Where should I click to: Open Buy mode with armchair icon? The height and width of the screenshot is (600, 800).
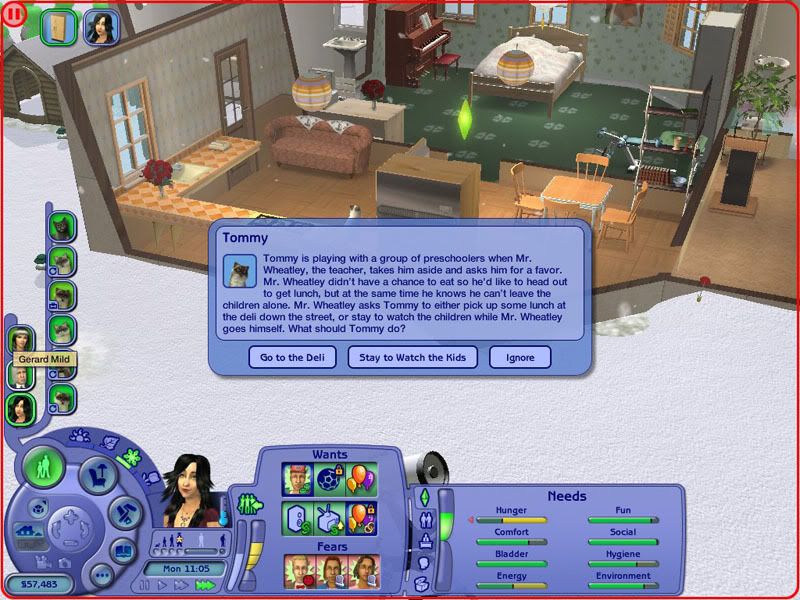click(x=98, y=476)
